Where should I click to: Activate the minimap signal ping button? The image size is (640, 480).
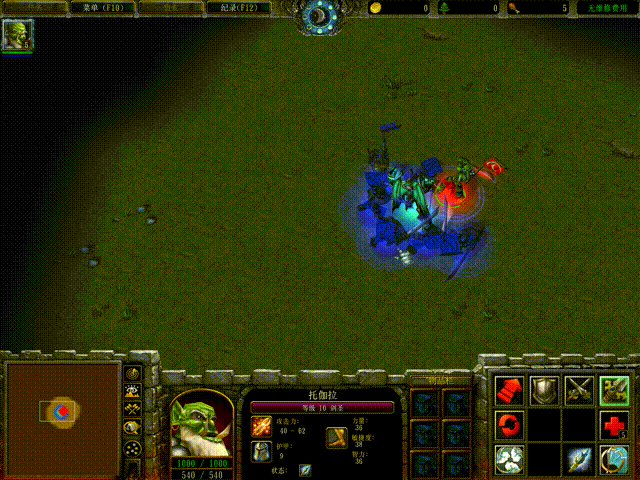pyautogui.click(x=132, y=372)
